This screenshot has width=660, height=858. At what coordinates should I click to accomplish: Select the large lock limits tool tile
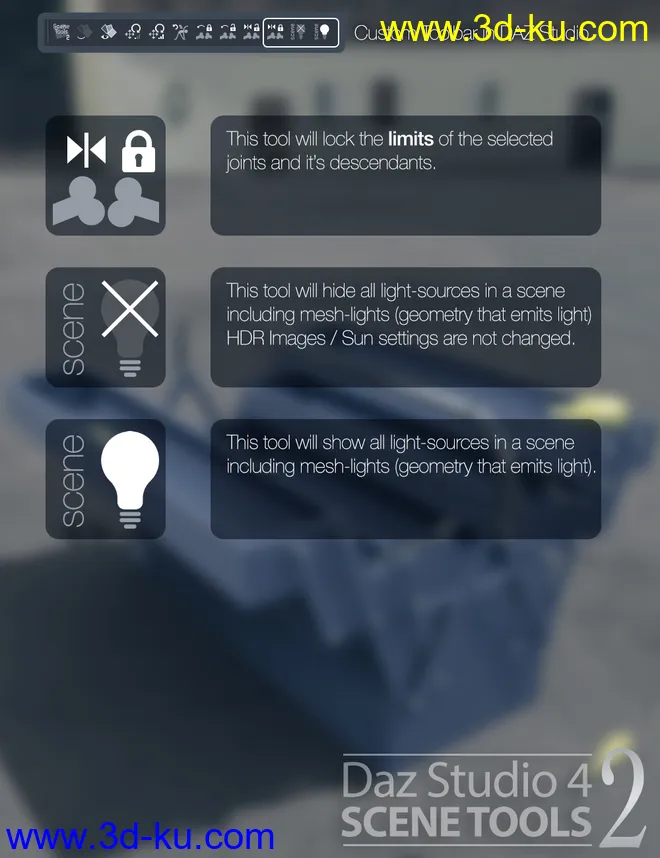point(106,176)
